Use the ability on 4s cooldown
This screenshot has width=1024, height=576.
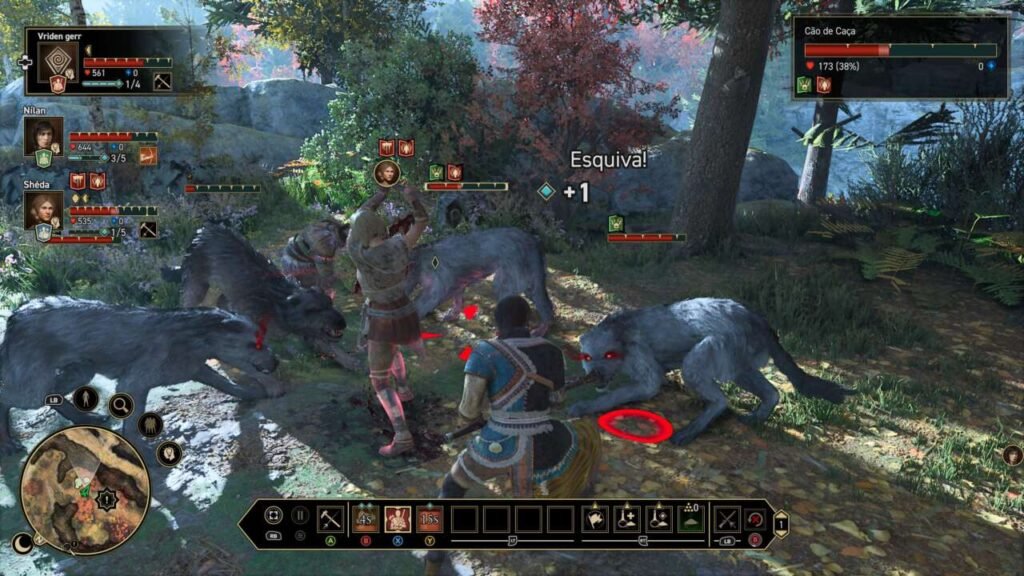tap(364, 519)
